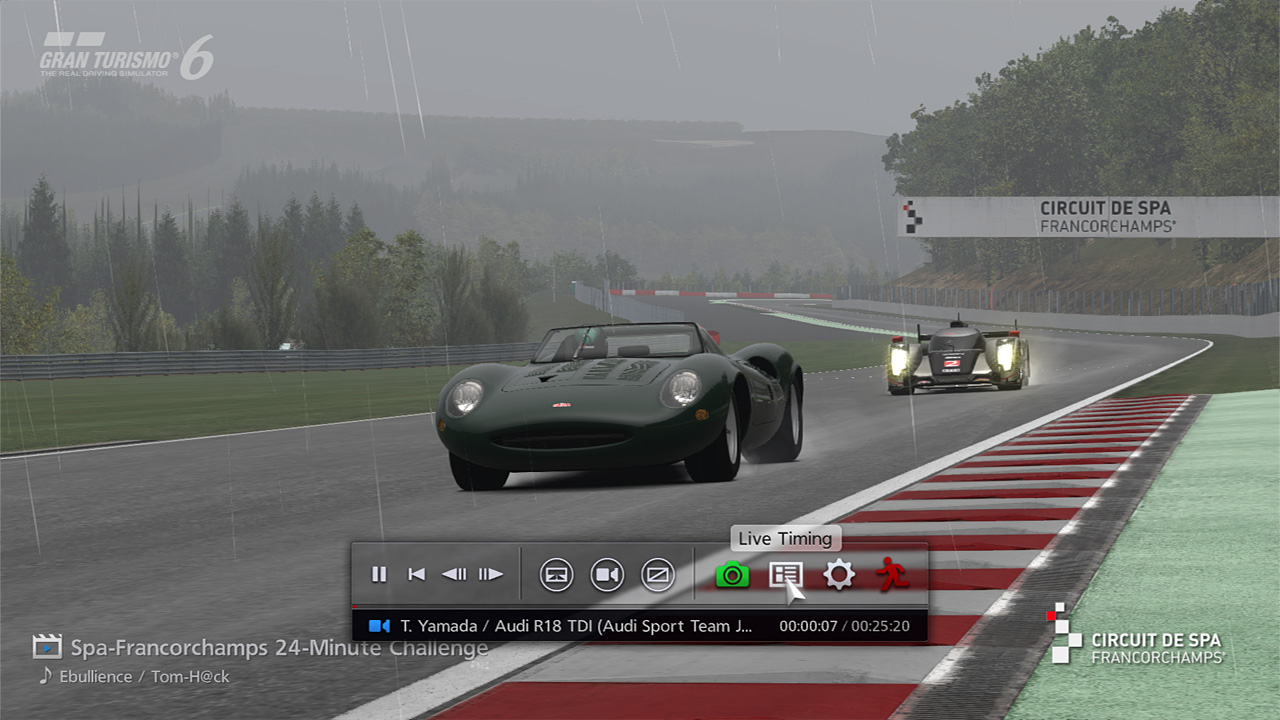Restart replay from the beginning
1280x720 pixels.
(x=417, y=574)
